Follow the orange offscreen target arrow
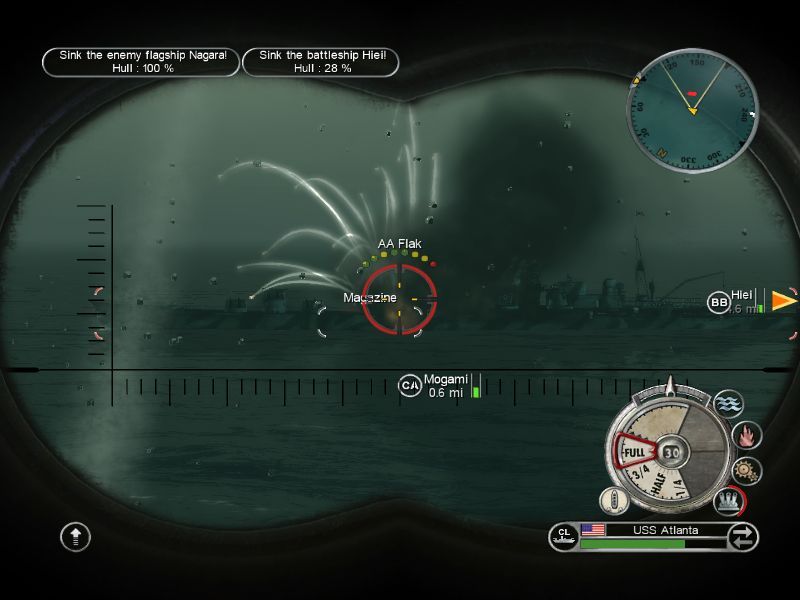Screen dimensions: 800x600 point(783,300)
